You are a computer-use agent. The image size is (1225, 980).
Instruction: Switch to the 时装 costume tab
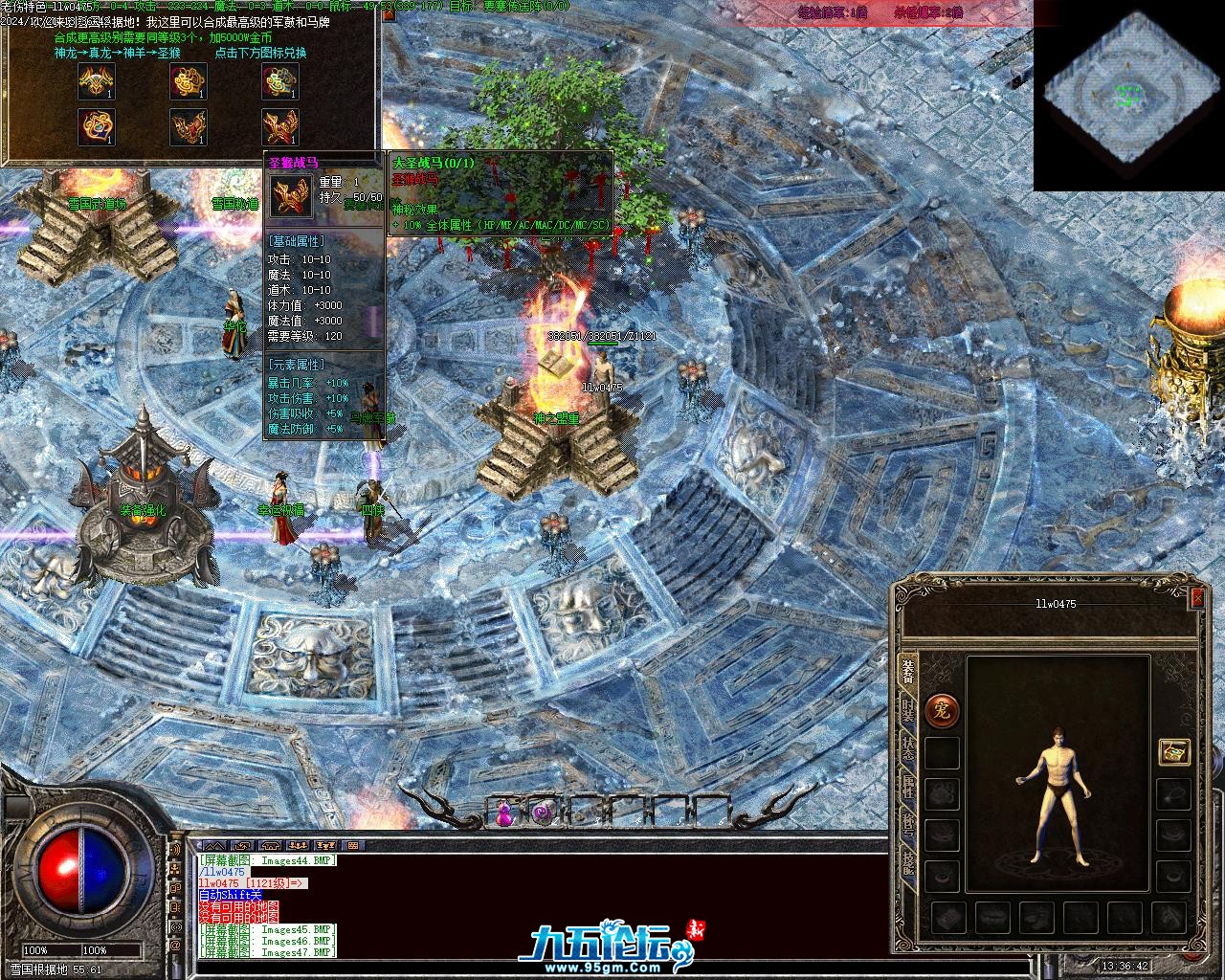907,710
